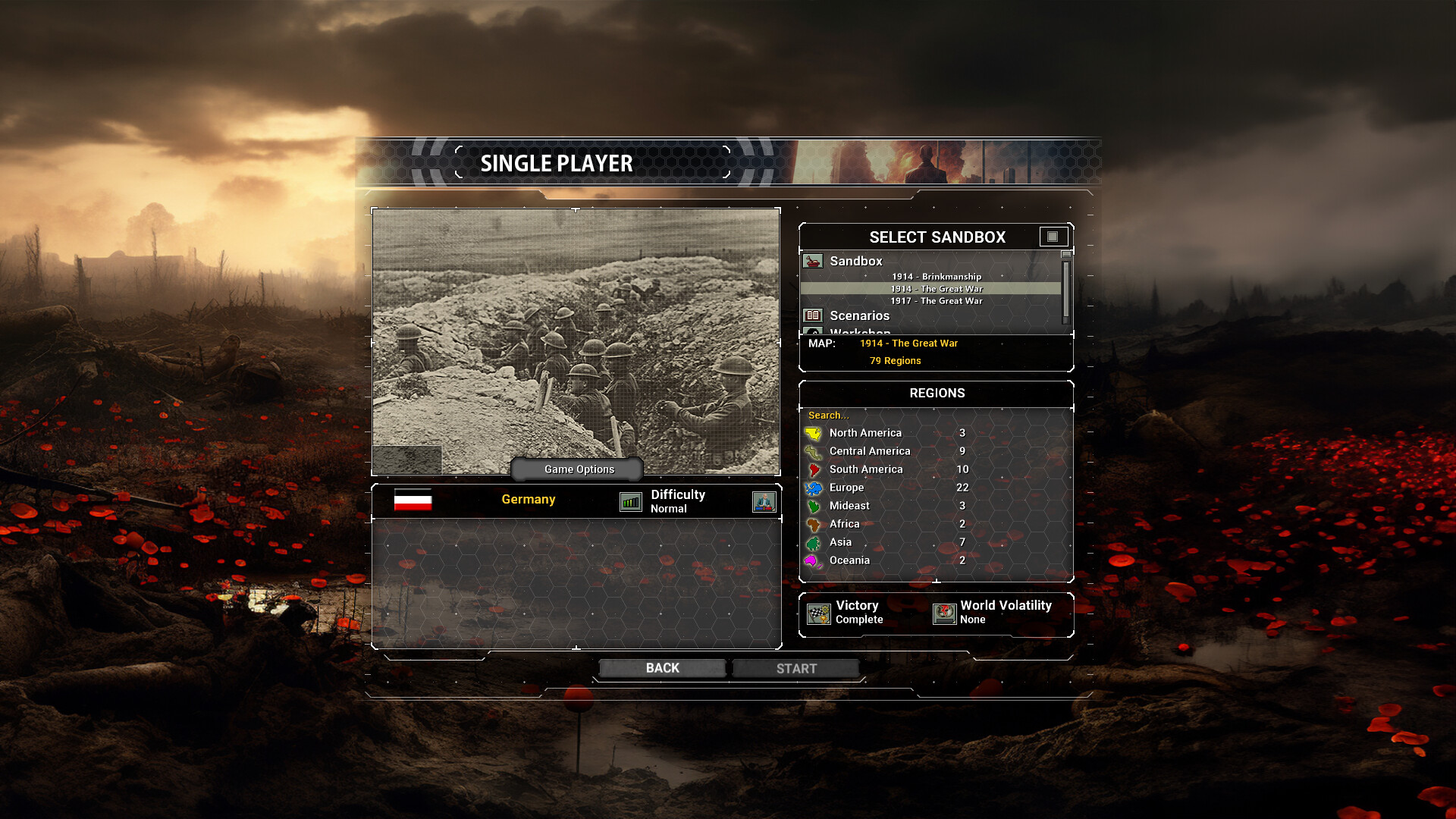Screen dimensions: 1456x819
Task: Select the Oceania region entry
Action: point(849,560)
